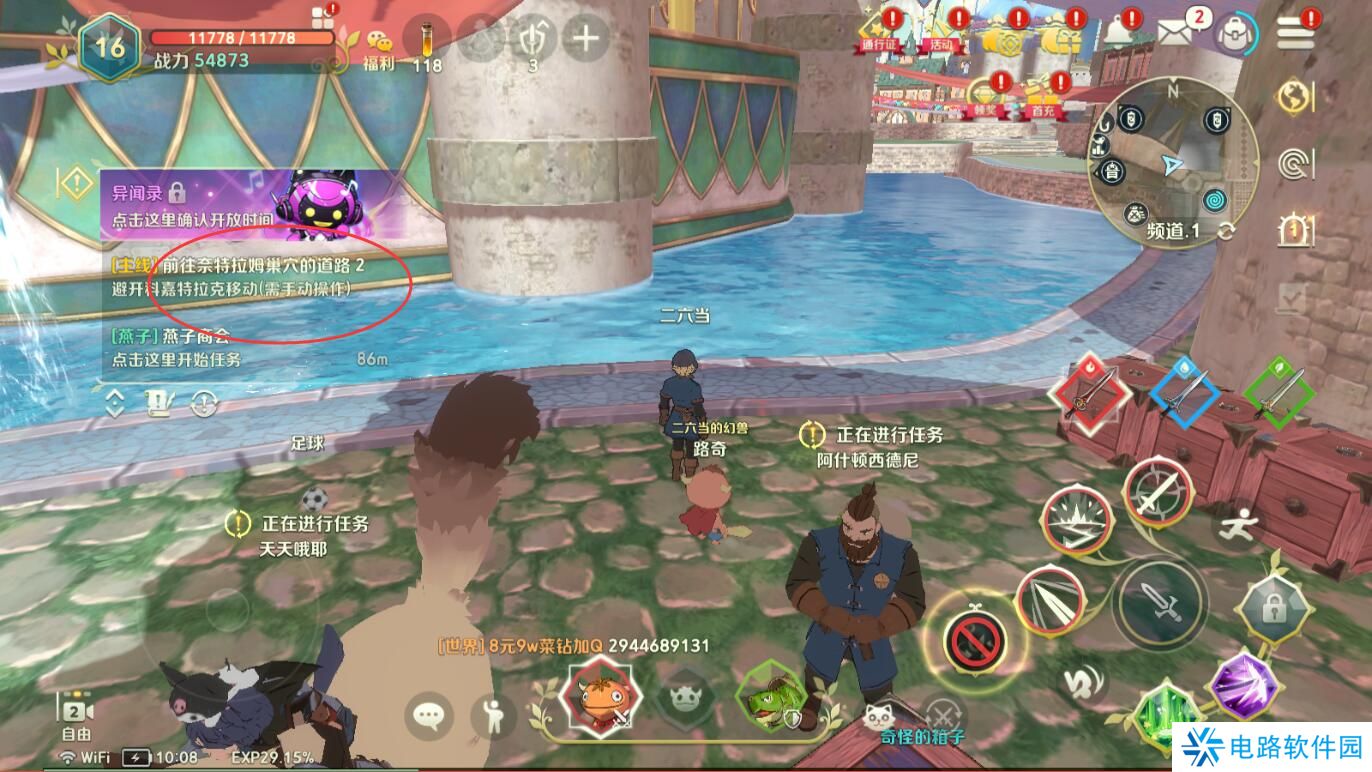Use the health potion with 118 count
This screenshot has width=1372, height=772.
[426, 42]
